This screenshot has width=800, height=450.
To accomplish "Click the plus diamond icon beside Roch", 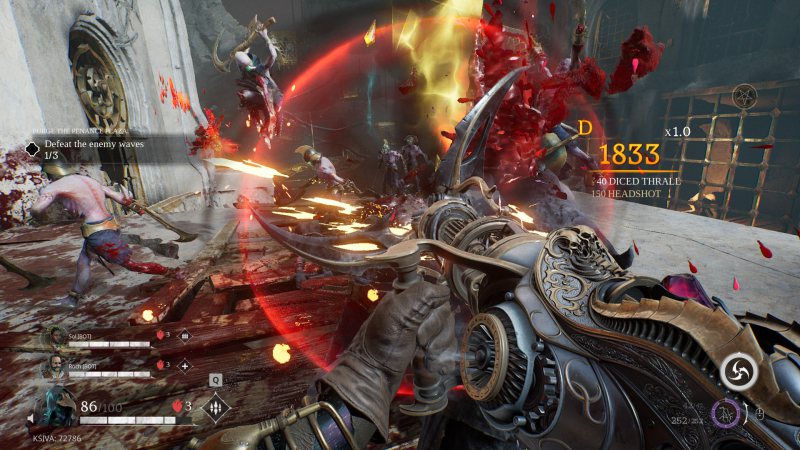I will click(184, 366).
